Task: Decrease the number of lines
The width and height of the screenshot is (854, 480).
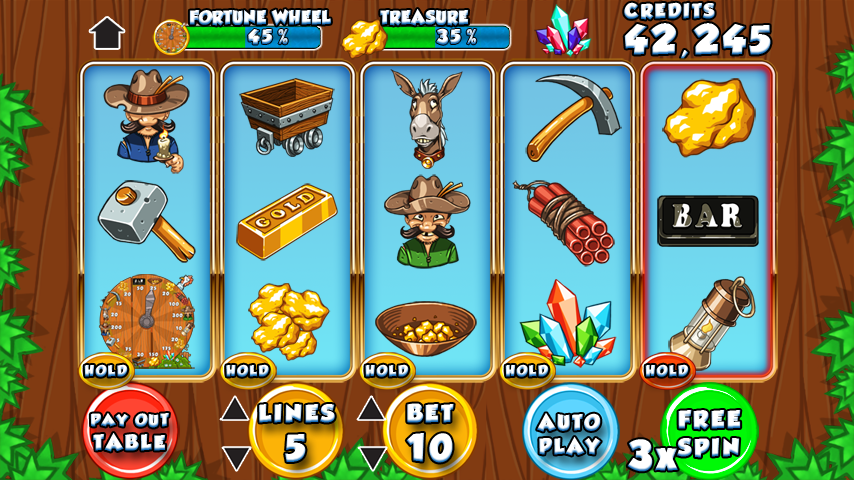Action: click(235, 458)
